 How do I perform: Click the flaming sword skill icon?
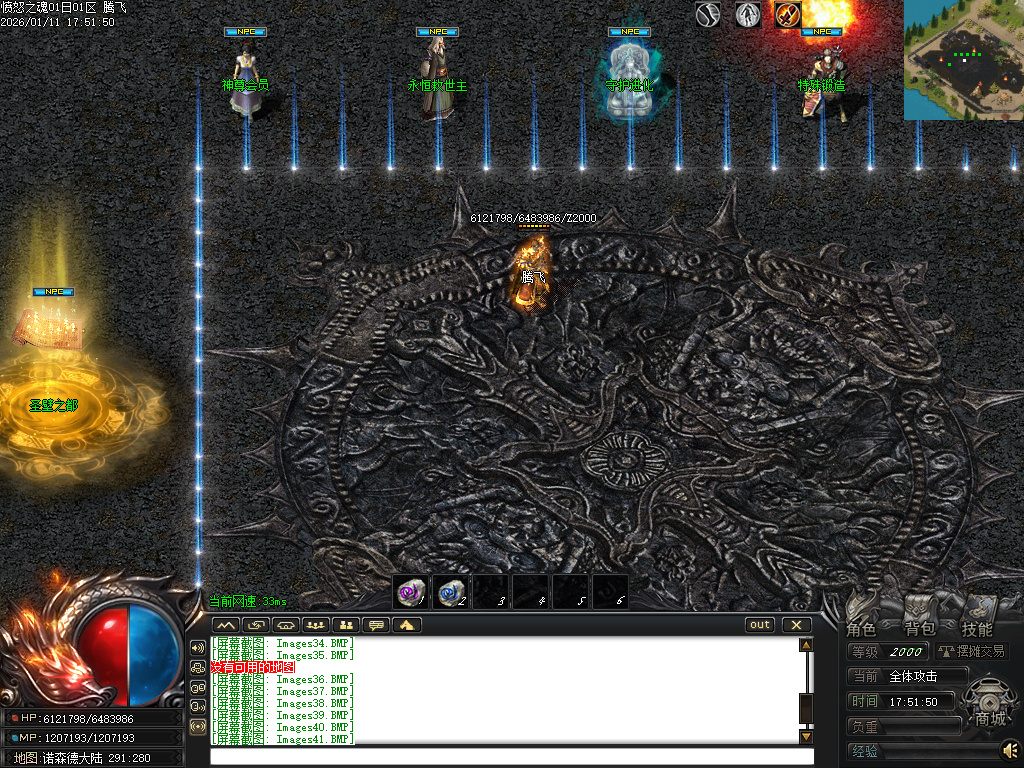[787, 15]
